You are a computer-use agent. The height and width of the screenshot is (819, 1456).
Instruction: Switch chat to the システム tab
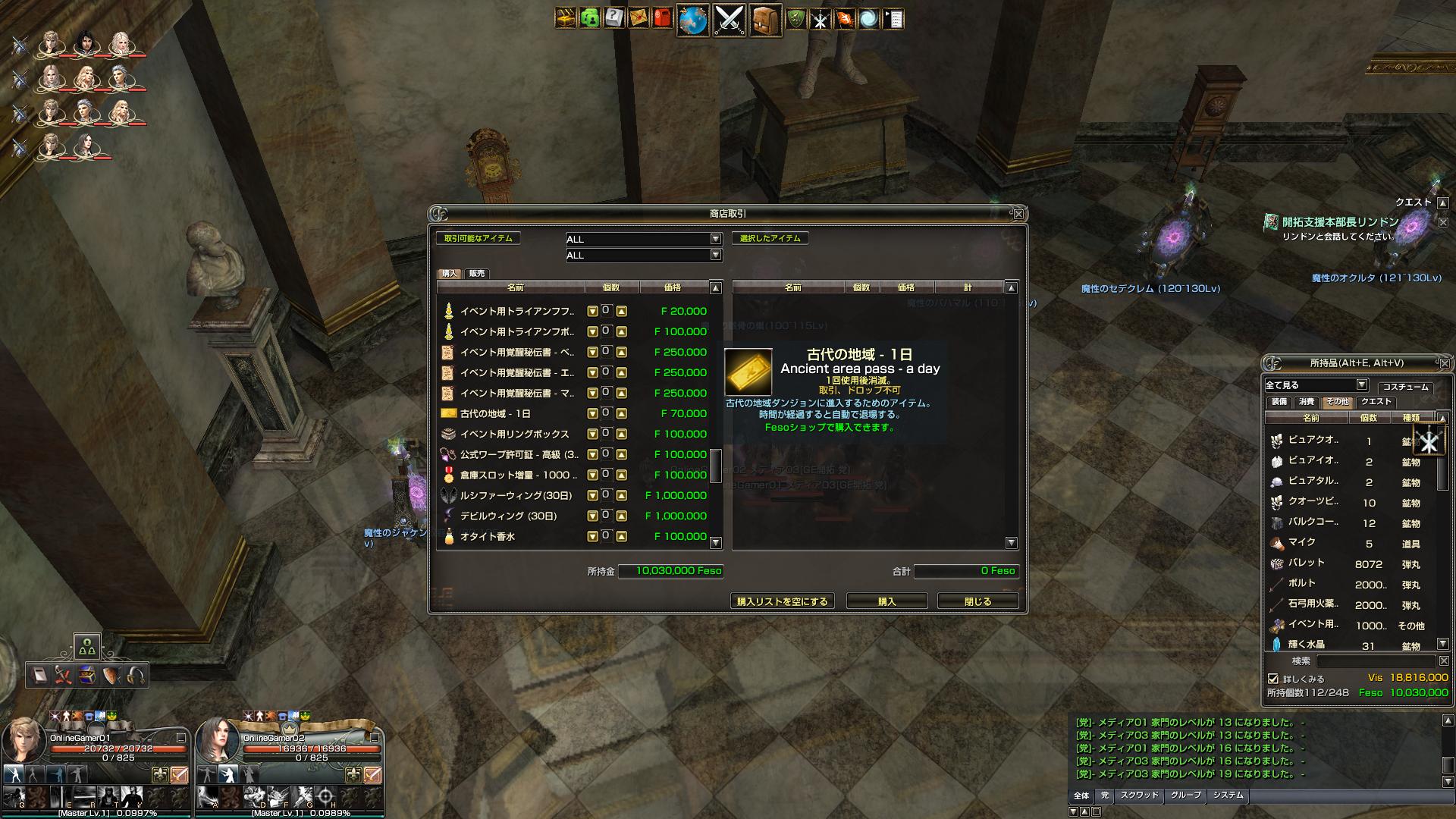[1228, 795]
